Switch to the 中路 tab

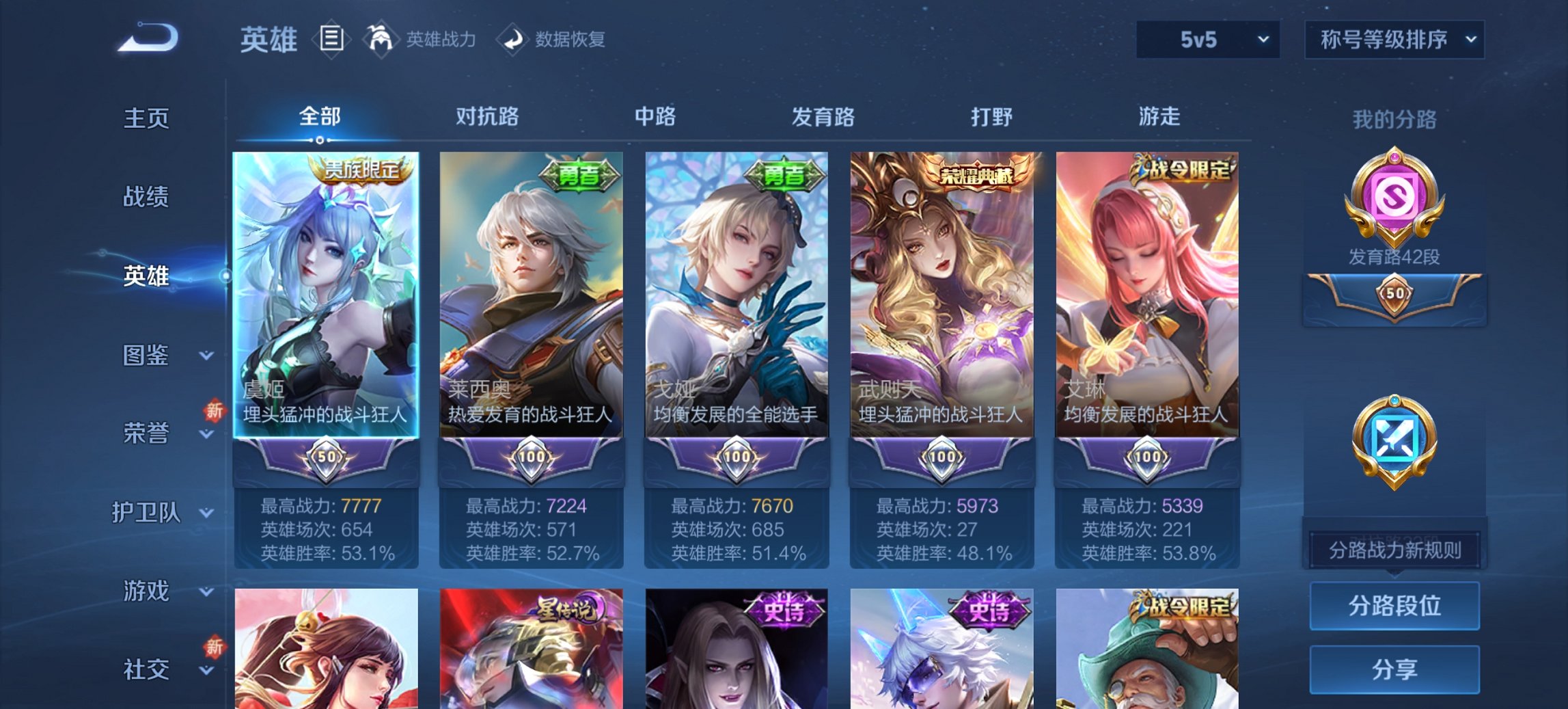pos(655,117)
